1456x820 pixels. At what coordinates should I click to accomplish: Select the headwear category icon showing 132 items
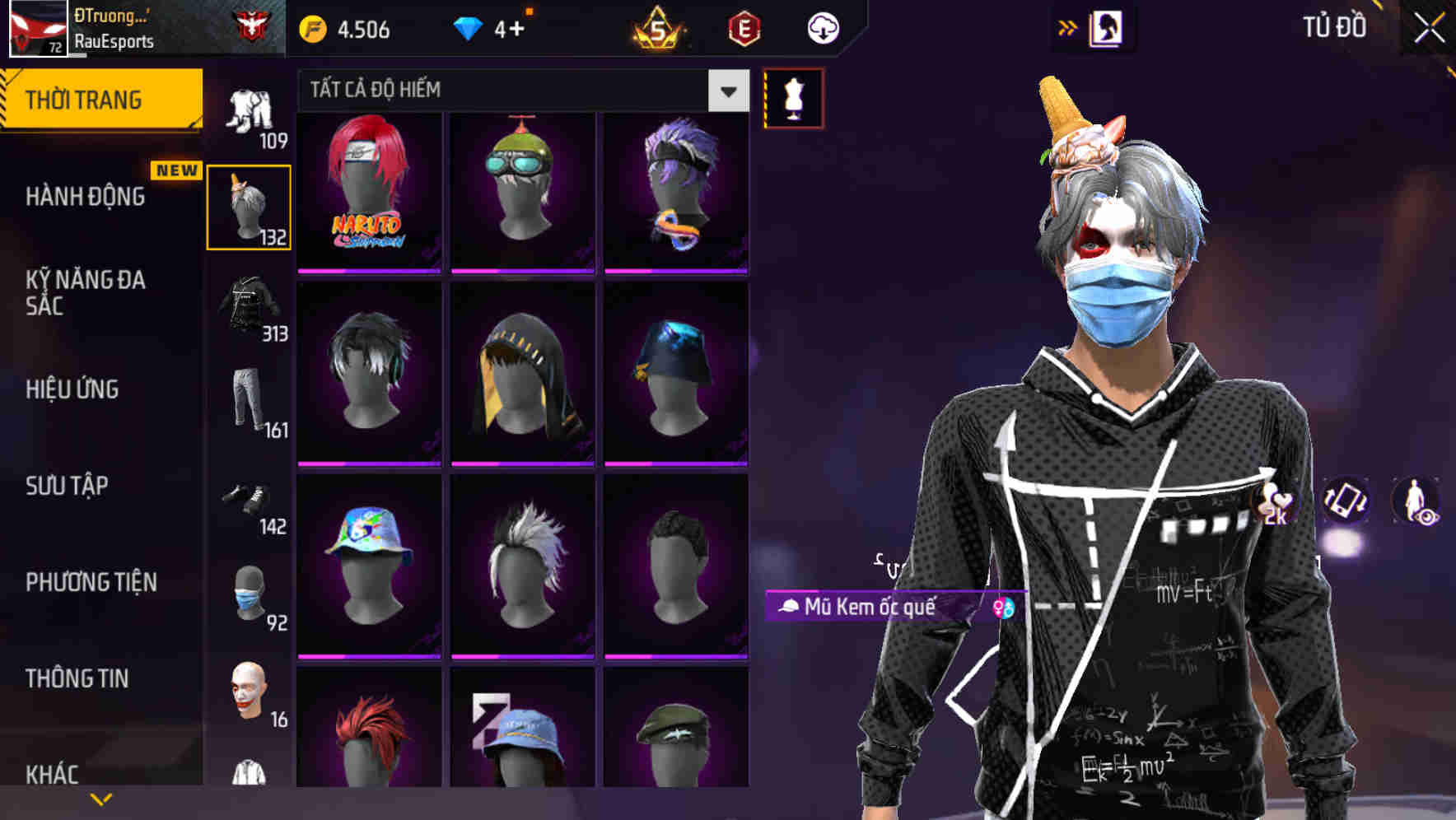tap(249, 205)
